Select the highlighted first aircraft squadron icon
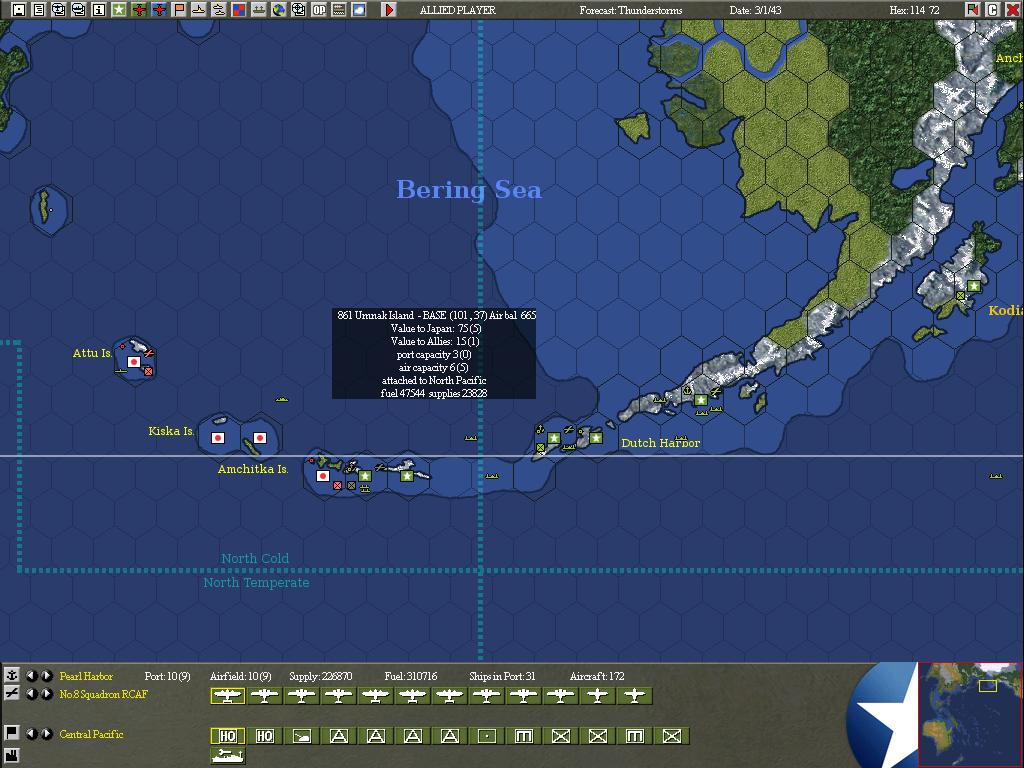 coord(228,696)
